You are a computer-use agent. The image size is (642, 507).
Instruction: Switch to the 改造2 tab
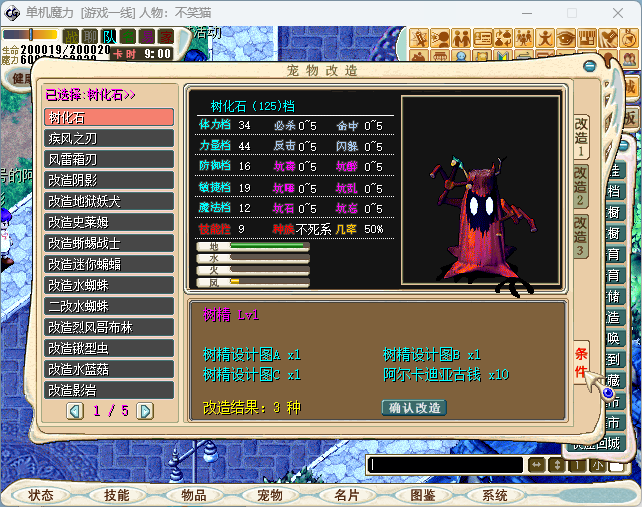[581, 185]
